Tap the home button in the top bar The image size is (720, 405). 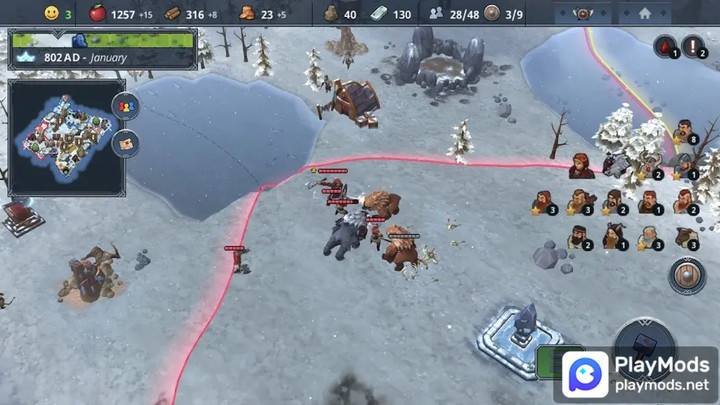(644, 13)
